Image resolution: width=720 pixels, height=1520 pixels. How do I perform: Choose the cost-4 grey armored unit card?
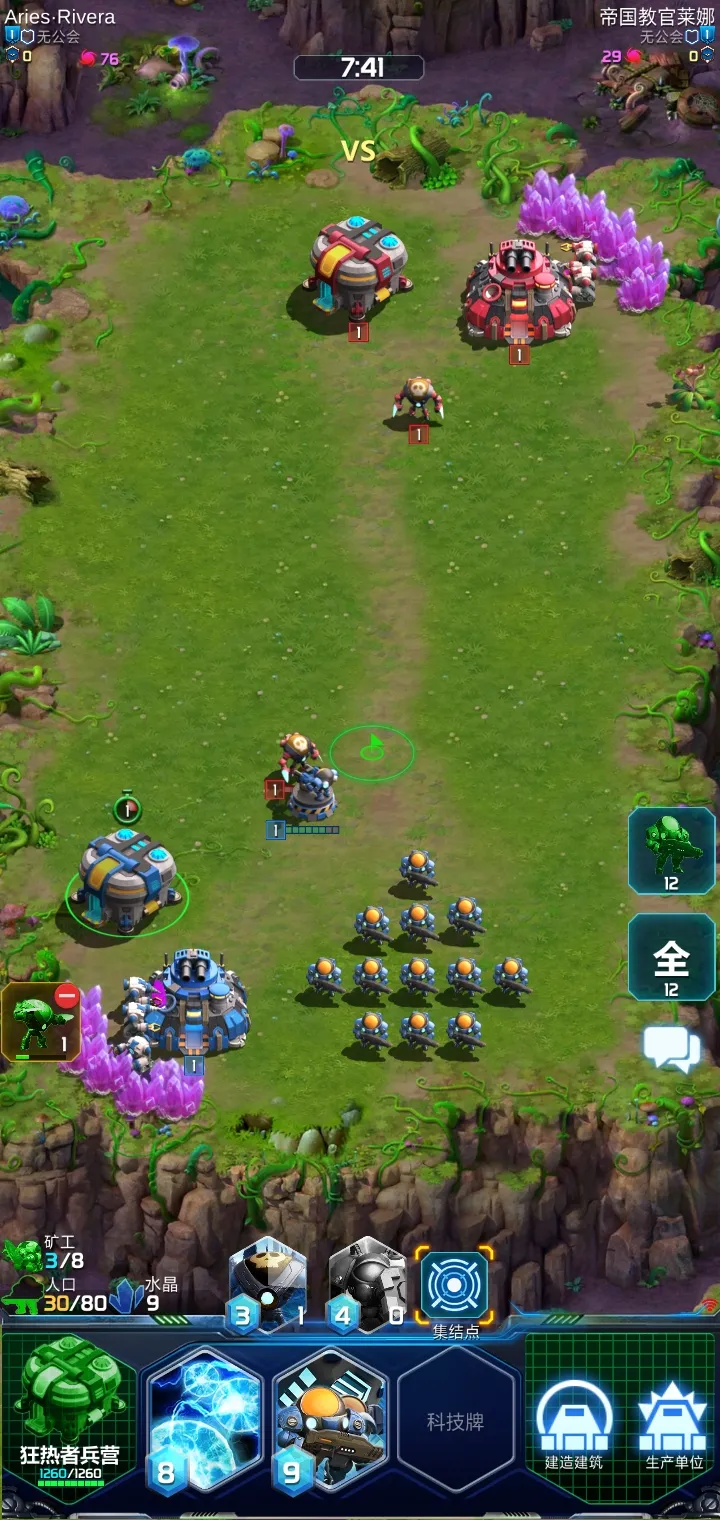click(366, 1286)
